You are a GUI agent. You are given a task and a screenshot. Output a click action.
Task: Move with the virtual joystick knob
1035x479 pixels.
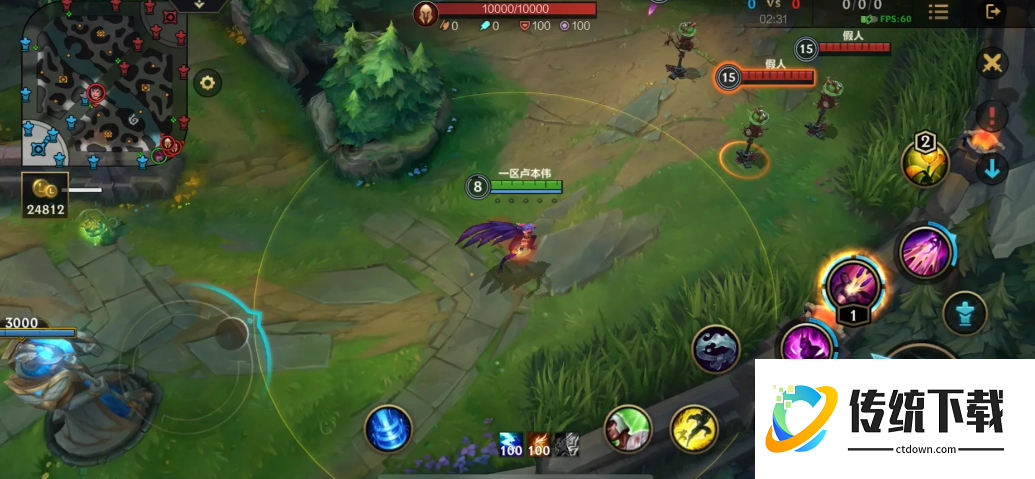pos(233,334)
